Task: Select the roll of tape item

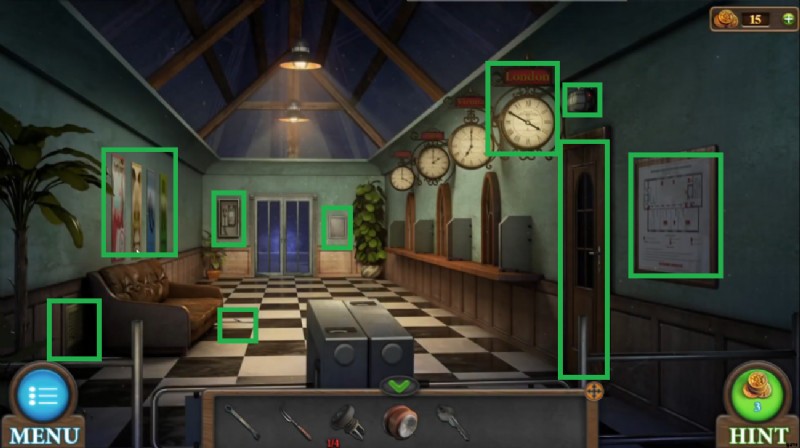Action: click(400, 421)
